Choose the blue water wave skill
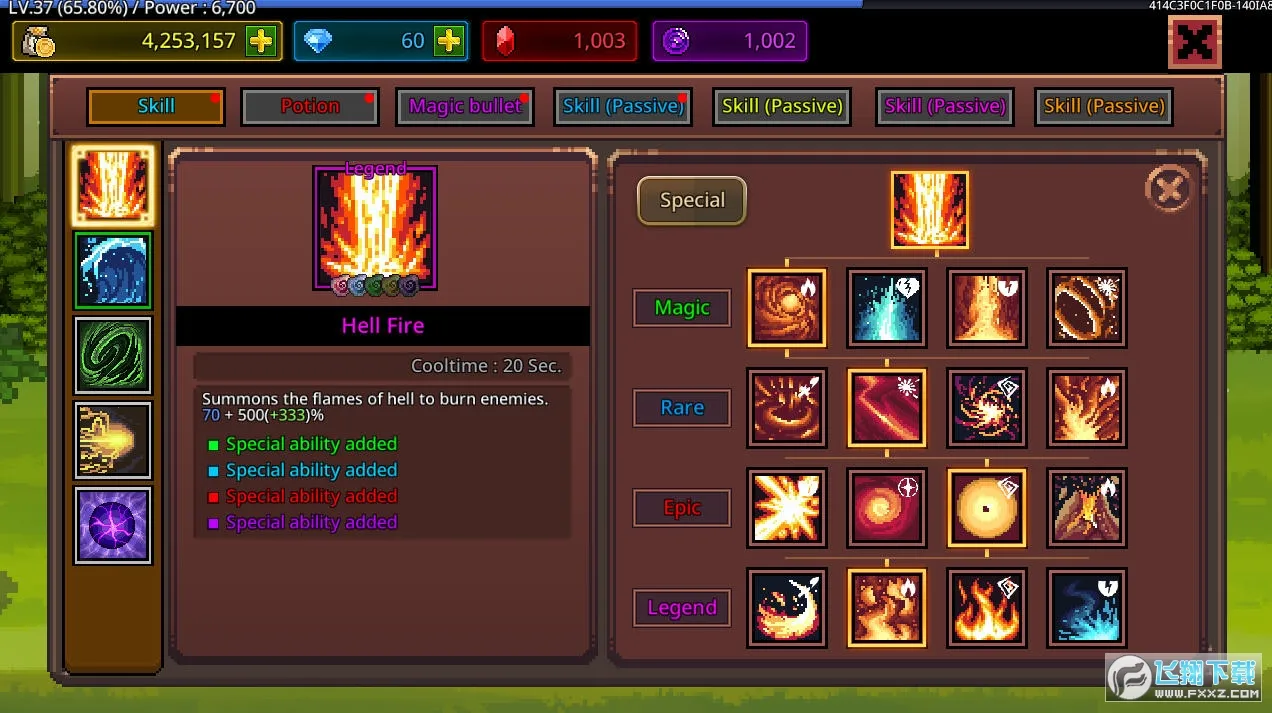1272x713 pixels. click(113, 271)
